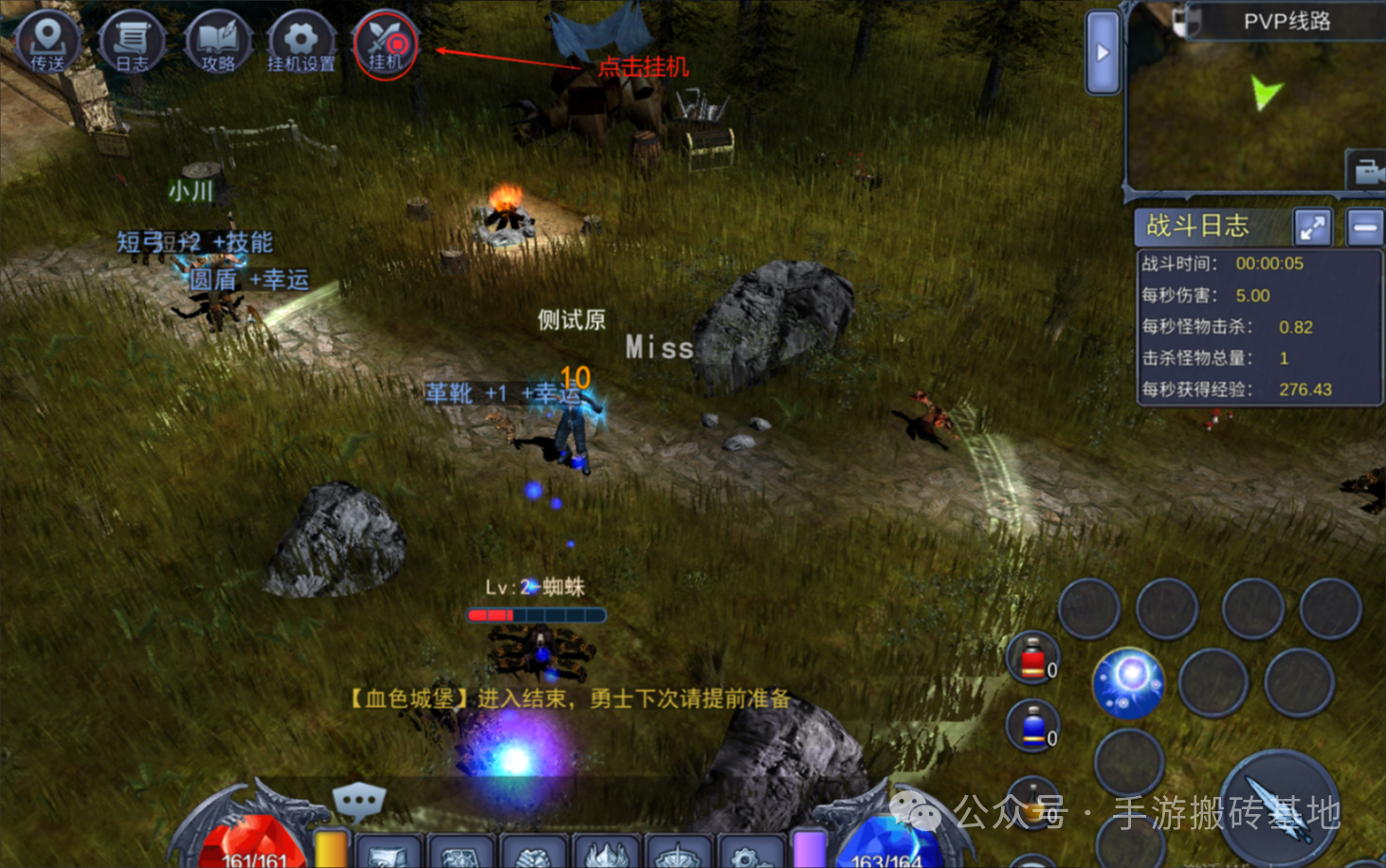Image resolution: width=1386 pixels, height=868 pixels.
Task: Minimize the 战斗日志 battle log panel
Action: [x=1365, y=227]
